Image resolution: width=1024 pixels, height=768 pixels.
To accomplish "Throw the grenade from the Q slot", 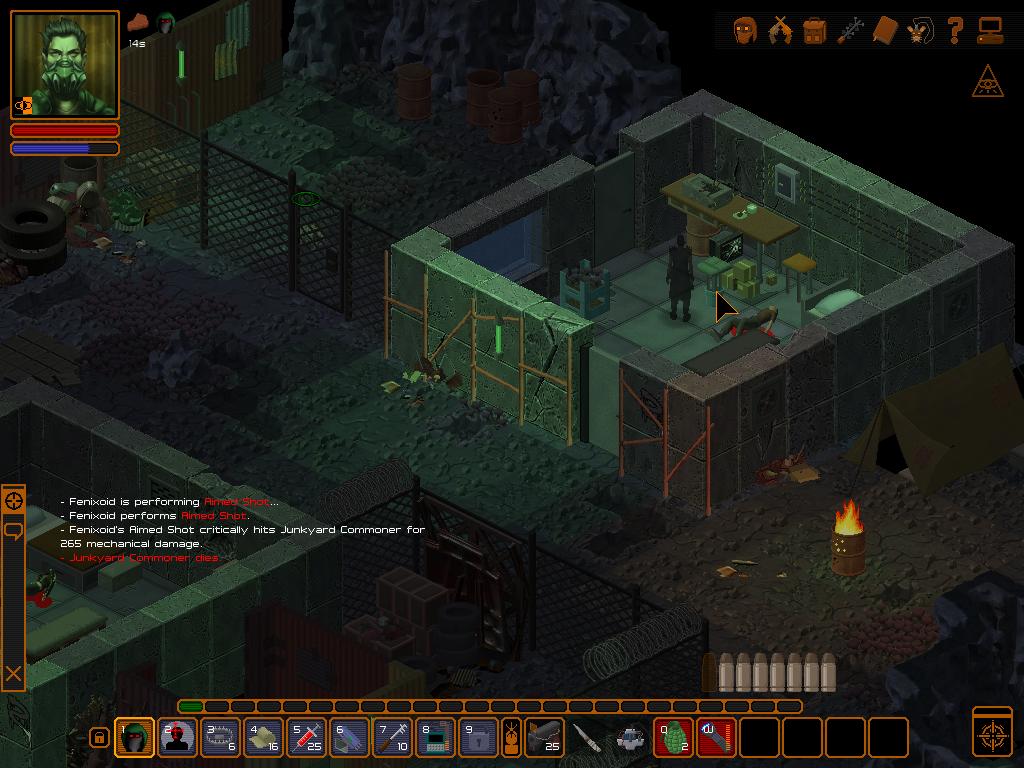I will tap(673, 738).
